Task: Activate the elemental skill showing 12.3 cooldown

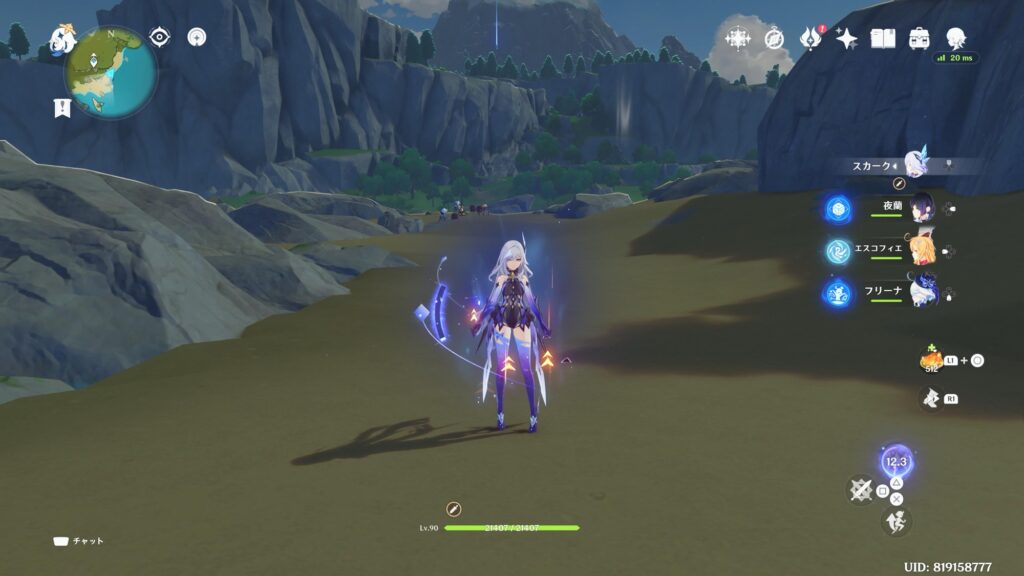Action: click(896, 462)
